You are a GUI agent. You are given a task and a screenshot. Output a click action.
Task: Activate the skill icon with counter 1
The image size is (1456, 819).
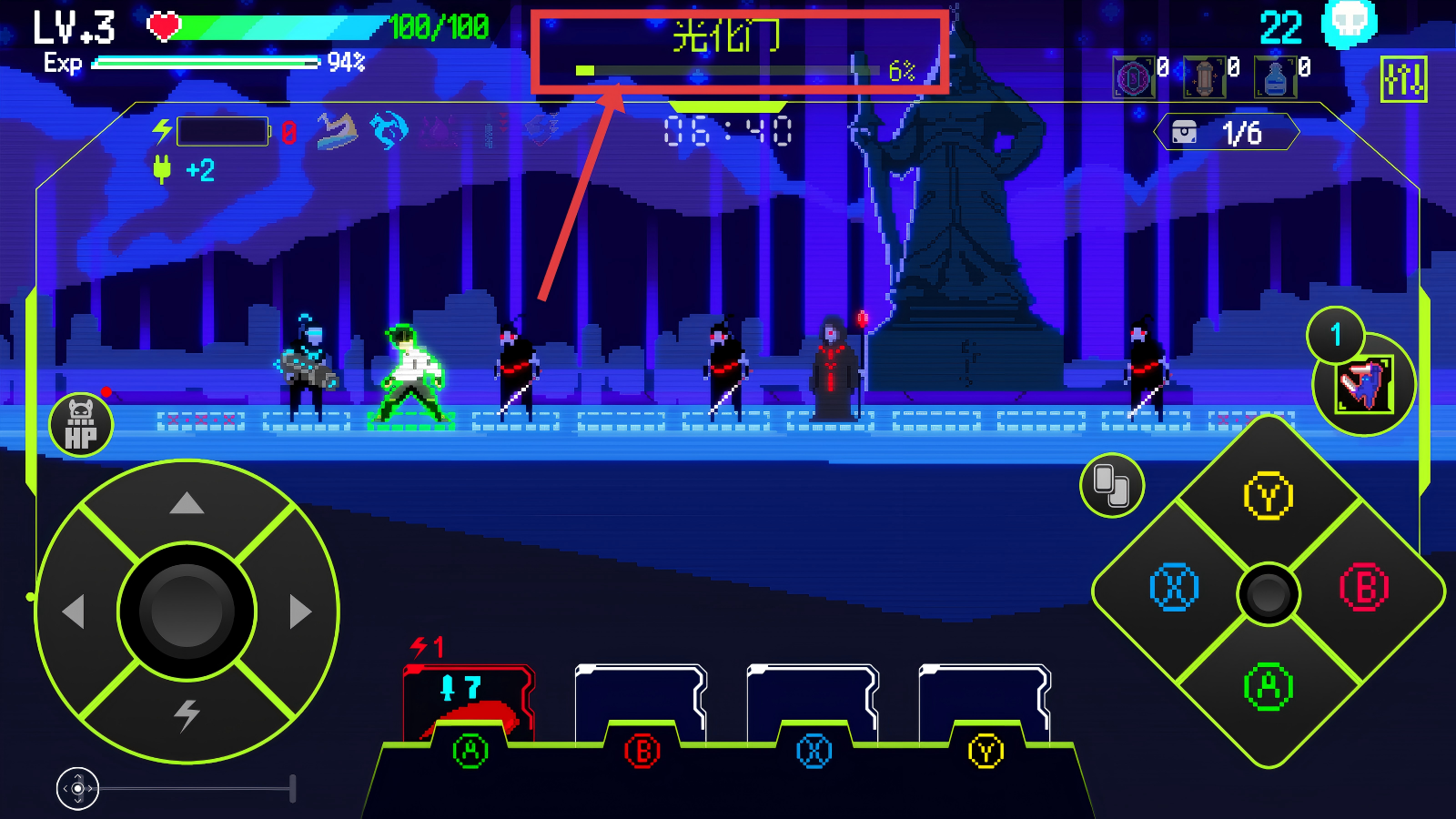click(x=1364, y=384)
